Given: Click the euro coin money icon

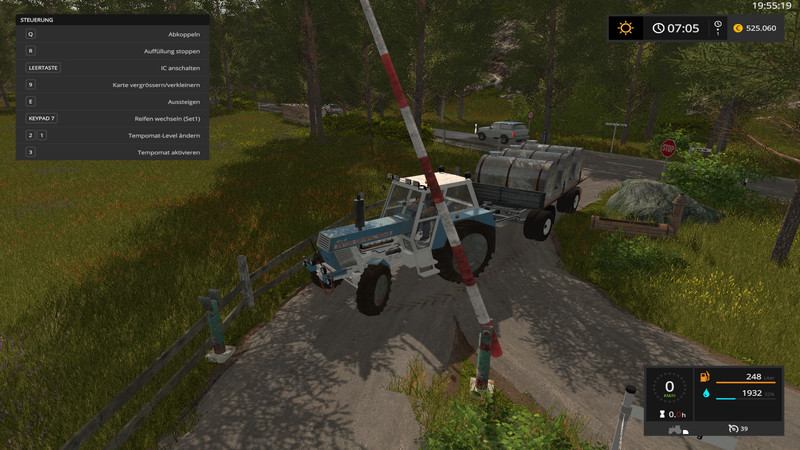Looking at the screenshot, I should (x=738, y=28).
